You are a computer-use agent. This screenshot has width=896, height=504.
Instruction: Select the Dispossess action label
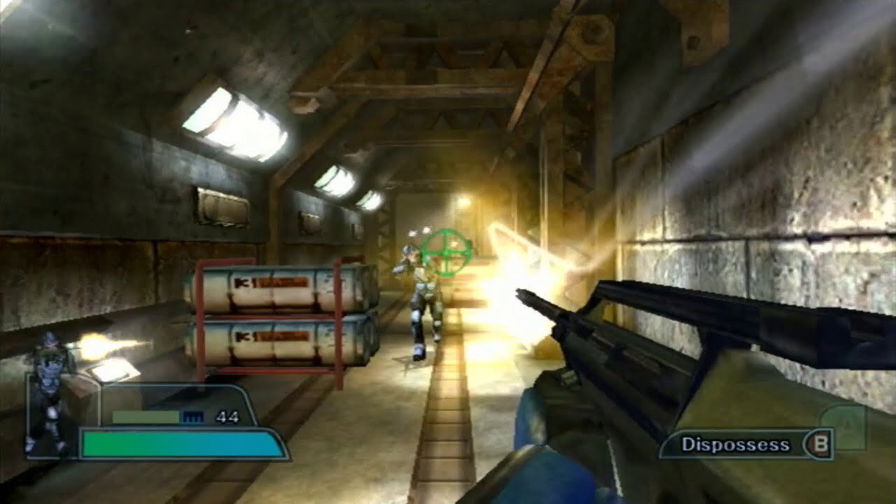(x=736, y=444)
